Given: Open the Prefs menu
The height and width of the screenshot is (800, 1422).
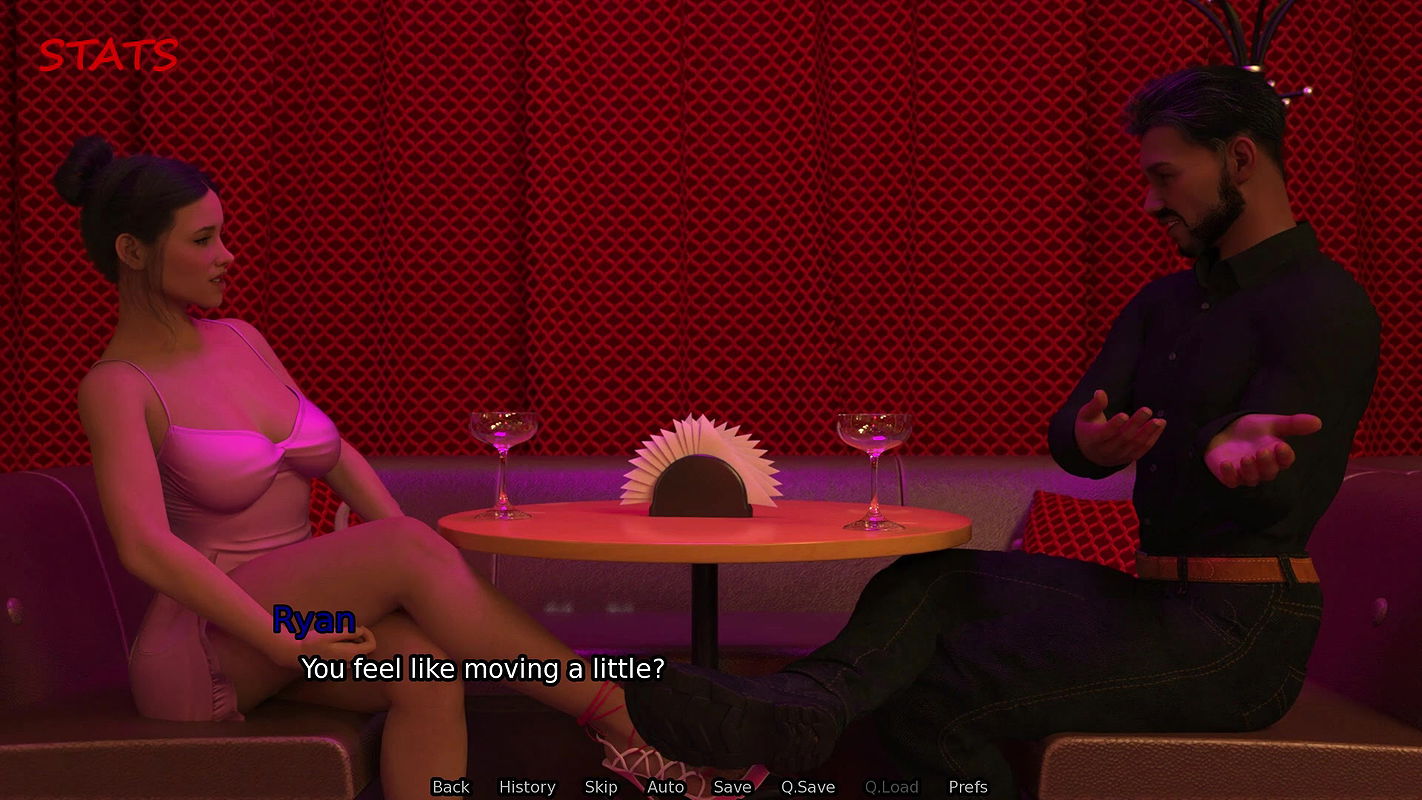Looking at the screenshot, I should tap(968, 787).
